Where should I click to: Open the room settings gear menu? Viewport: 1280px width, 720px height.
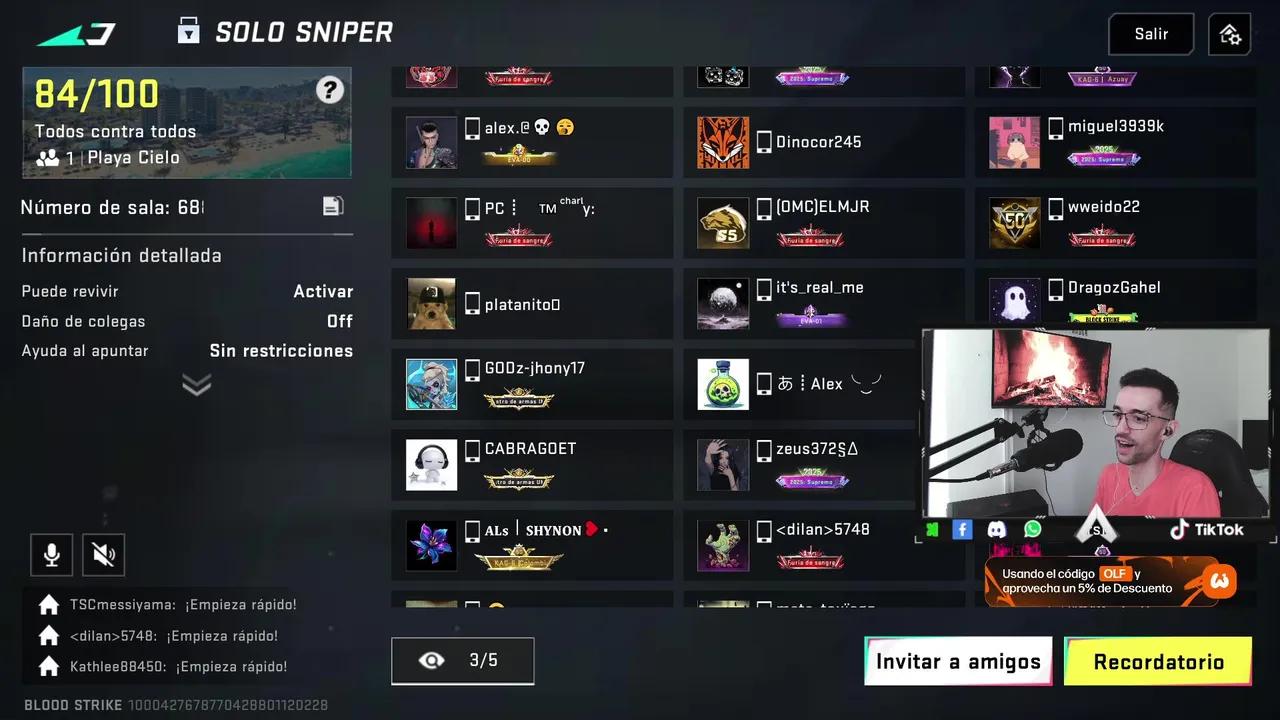coord(1229,33)
